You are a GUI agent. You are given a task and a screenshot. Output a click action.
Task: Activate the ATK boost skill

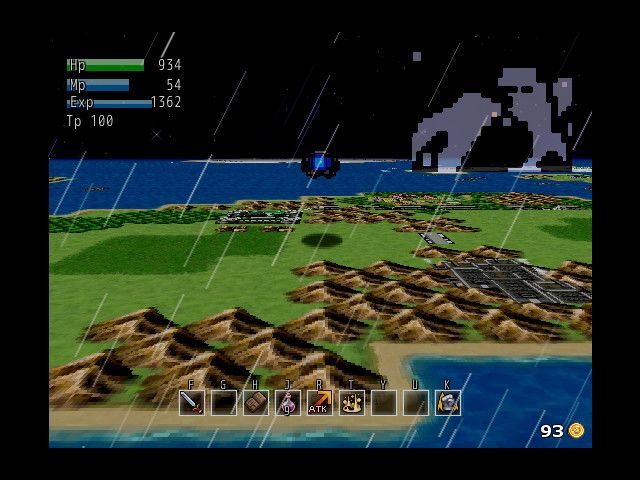point(319,403)
